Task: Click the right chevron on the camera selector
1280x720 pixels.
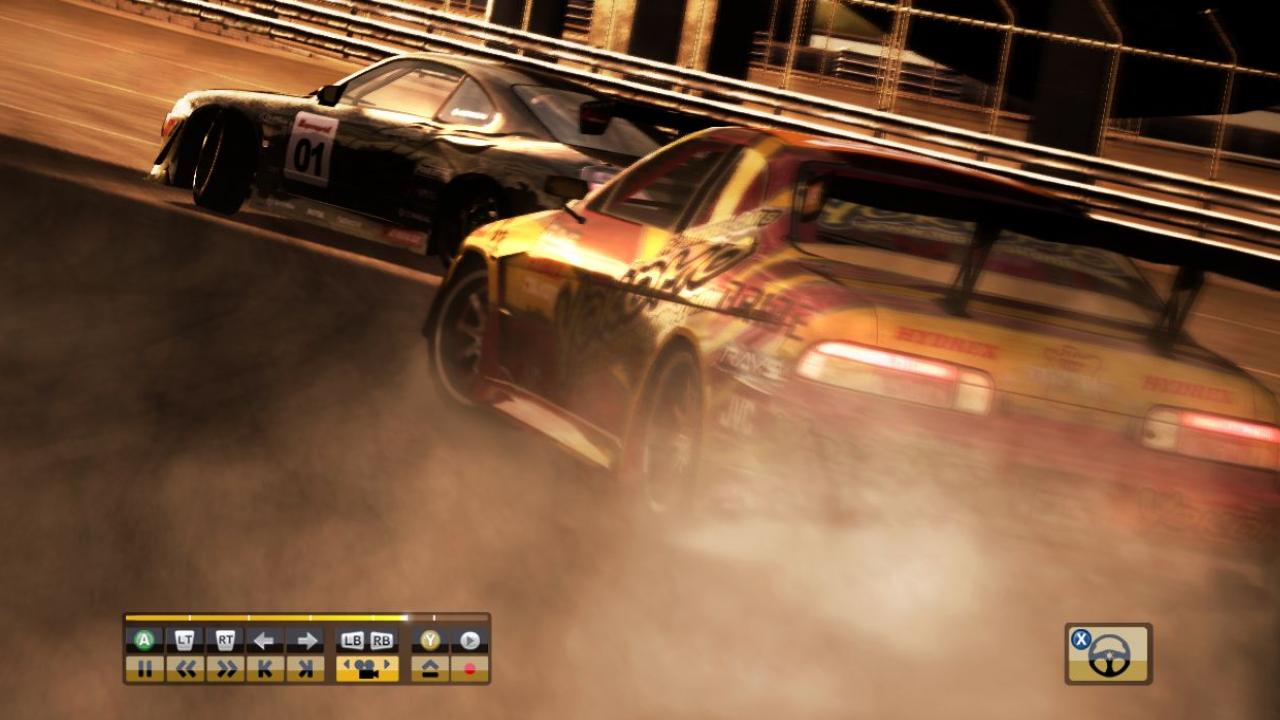Action: (x=386, y=664)
